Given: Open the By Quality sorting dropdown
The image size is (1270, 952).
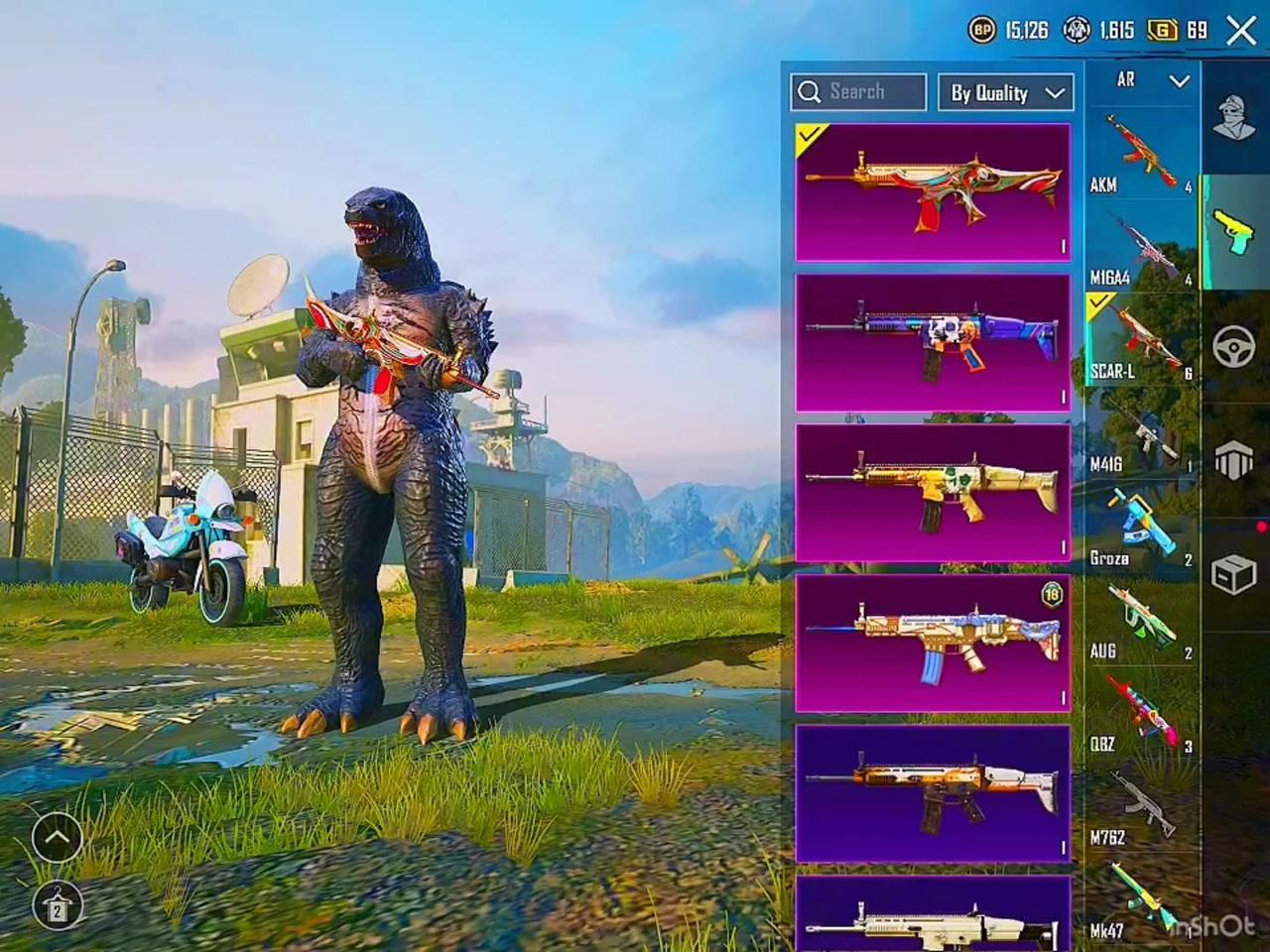Looking at the screenshot, I should coord(1004,92).
